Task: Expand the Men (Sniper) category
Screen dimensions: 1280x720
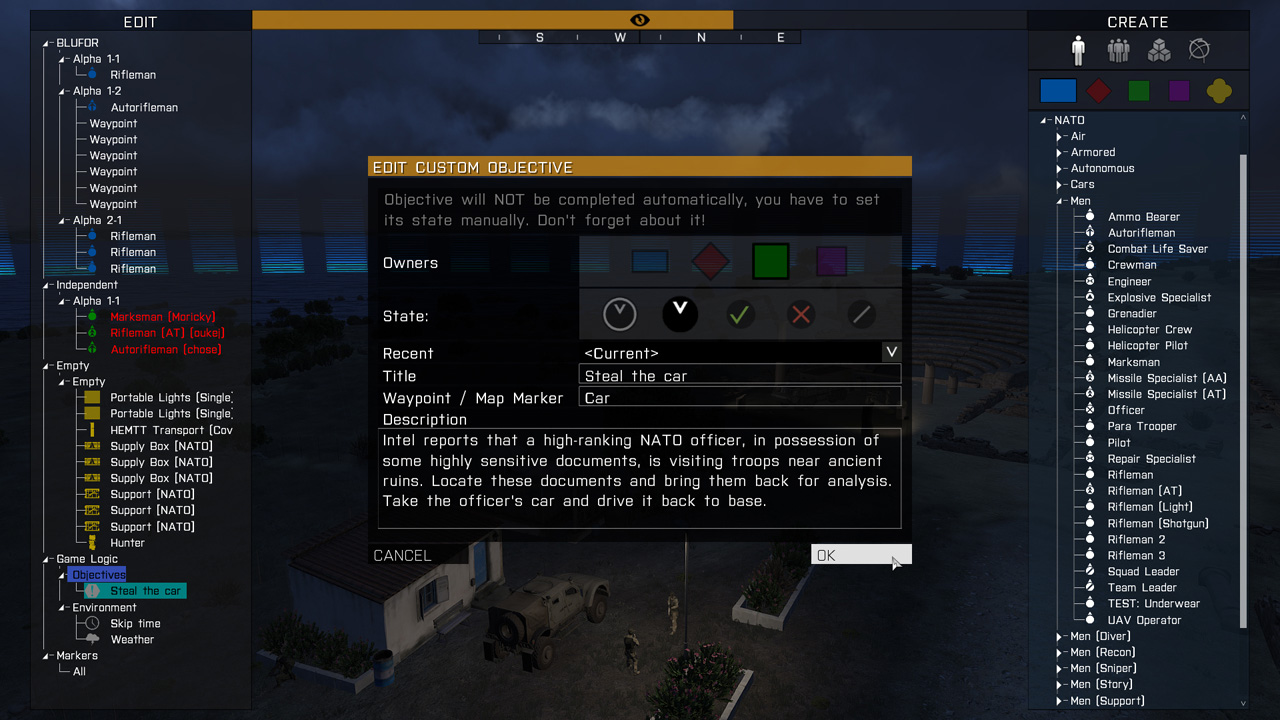Action: point(1058,668)
